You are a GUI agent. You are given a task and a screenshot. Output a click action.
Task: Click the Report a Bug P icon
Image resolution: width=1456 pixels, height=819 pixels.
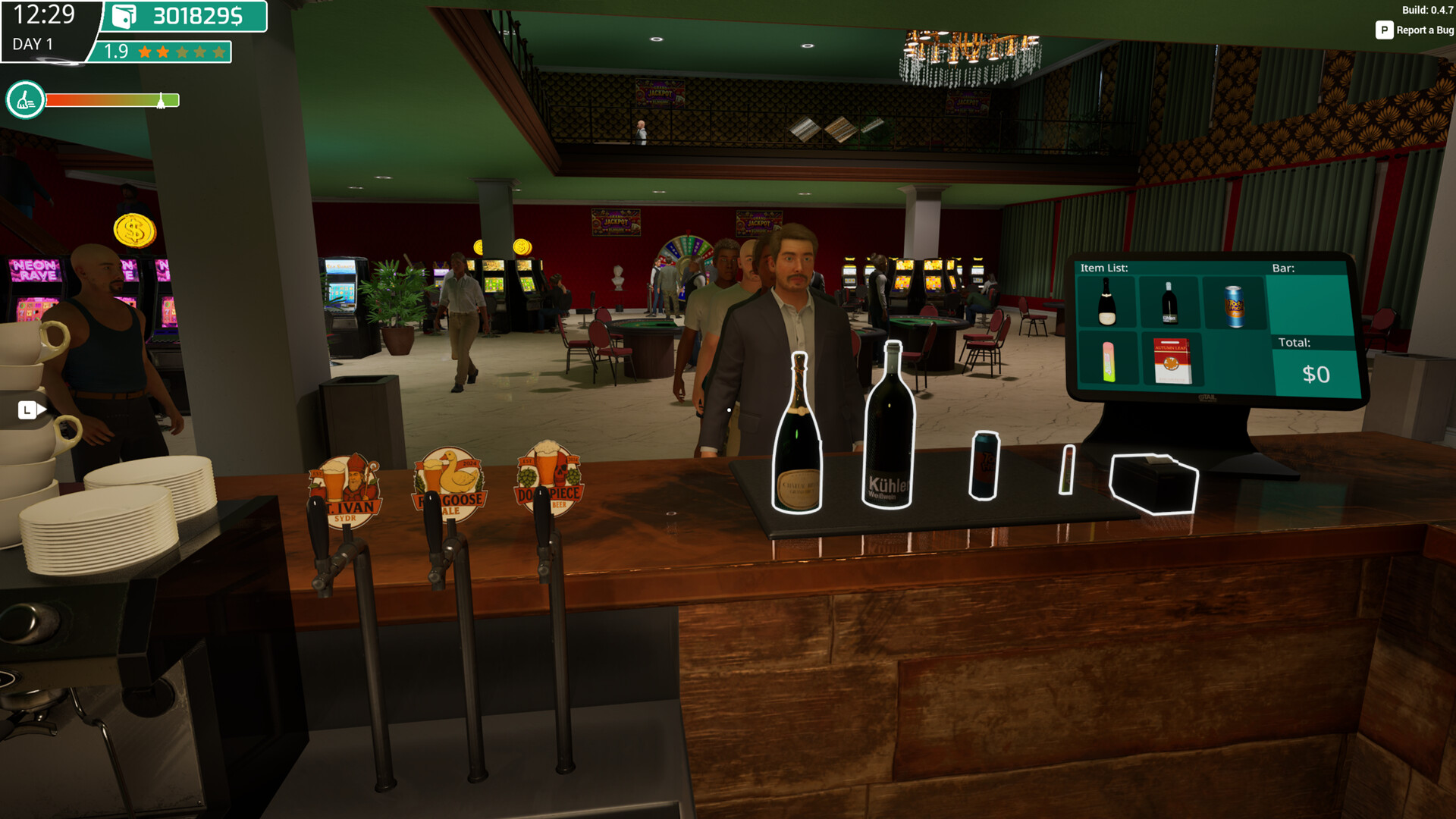tap(1385, 30)
